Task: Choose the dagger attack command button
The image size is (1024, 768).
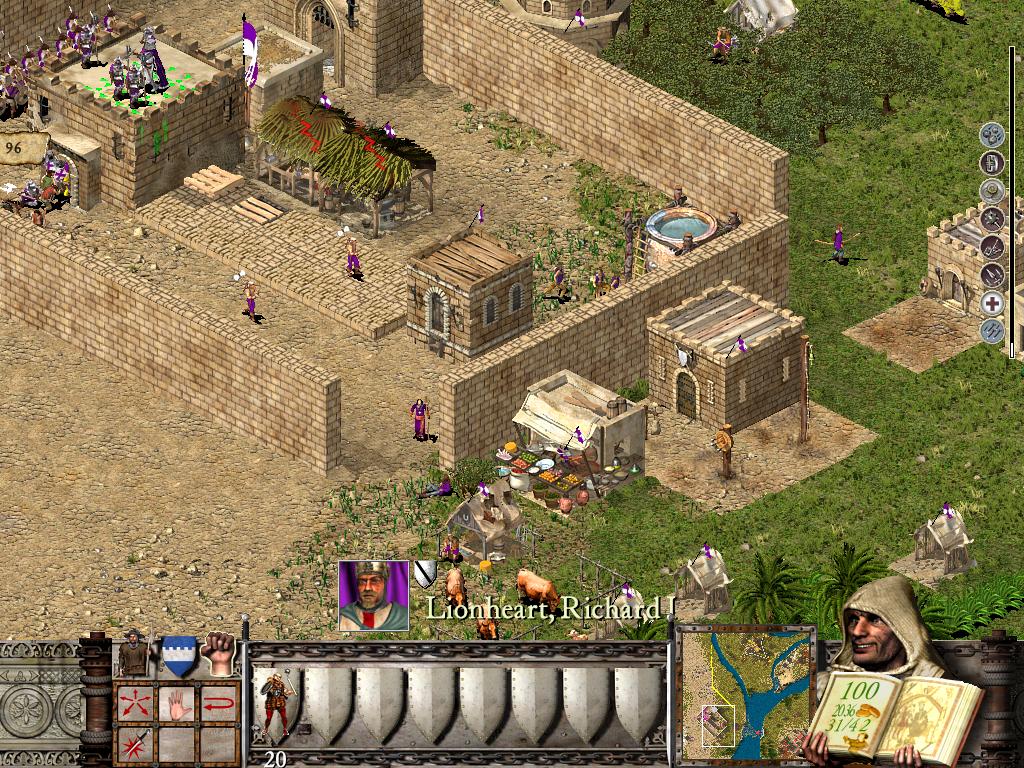Action: tap(133, 745)
